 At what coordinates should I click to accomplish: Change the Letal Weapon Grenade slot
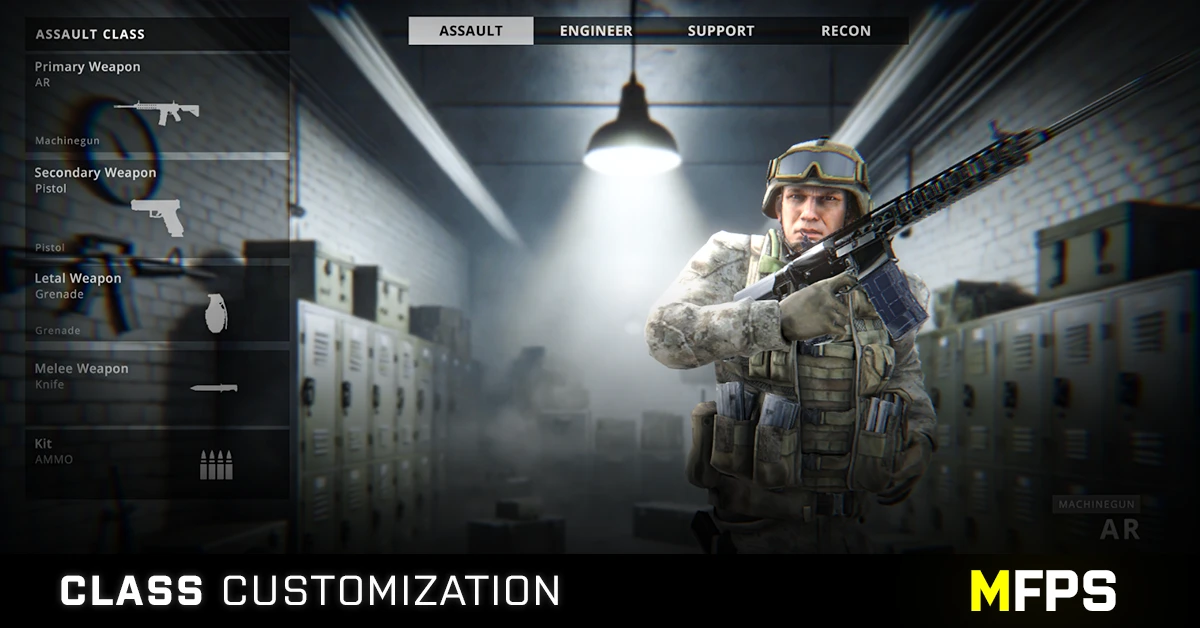pyautogui.click(x=157, y=303)
